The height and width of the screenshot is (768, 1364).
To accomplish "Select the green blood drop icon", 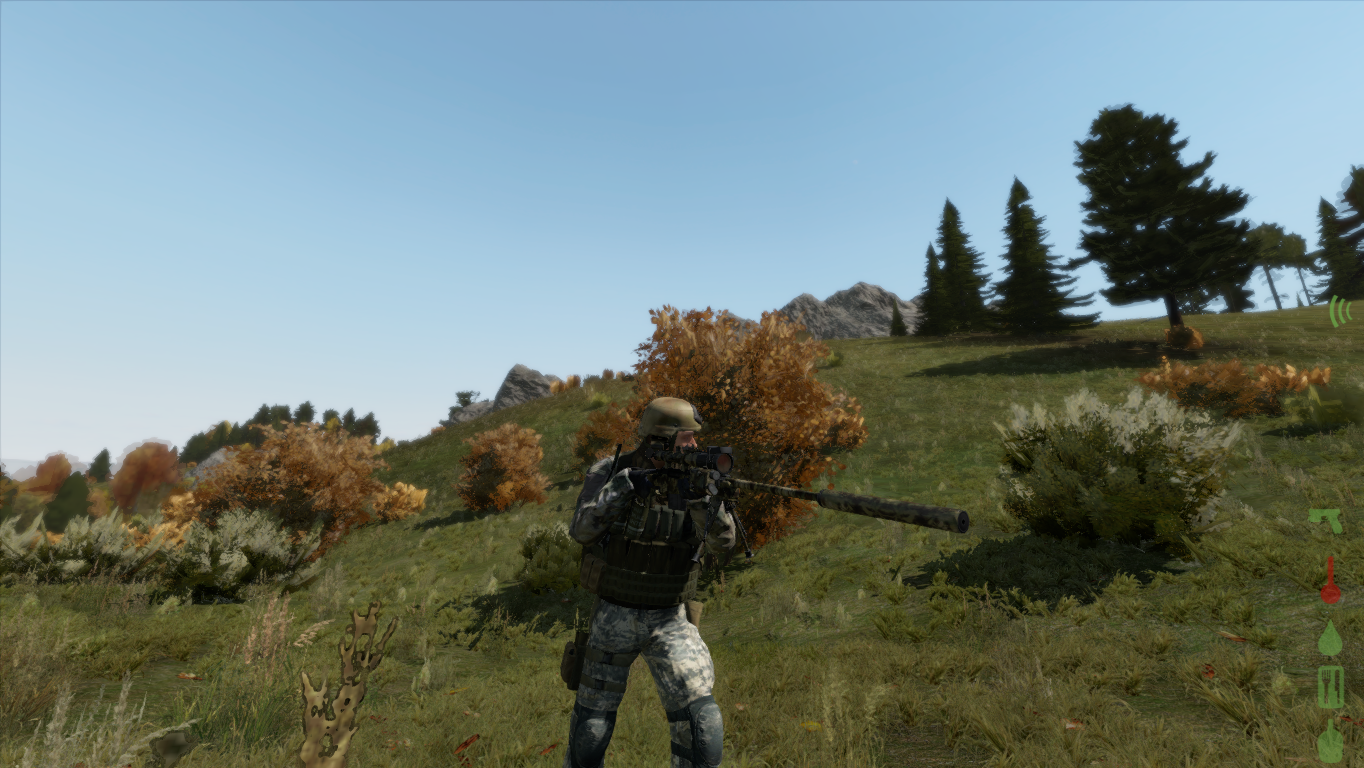I will click(x=1329, y=638).
